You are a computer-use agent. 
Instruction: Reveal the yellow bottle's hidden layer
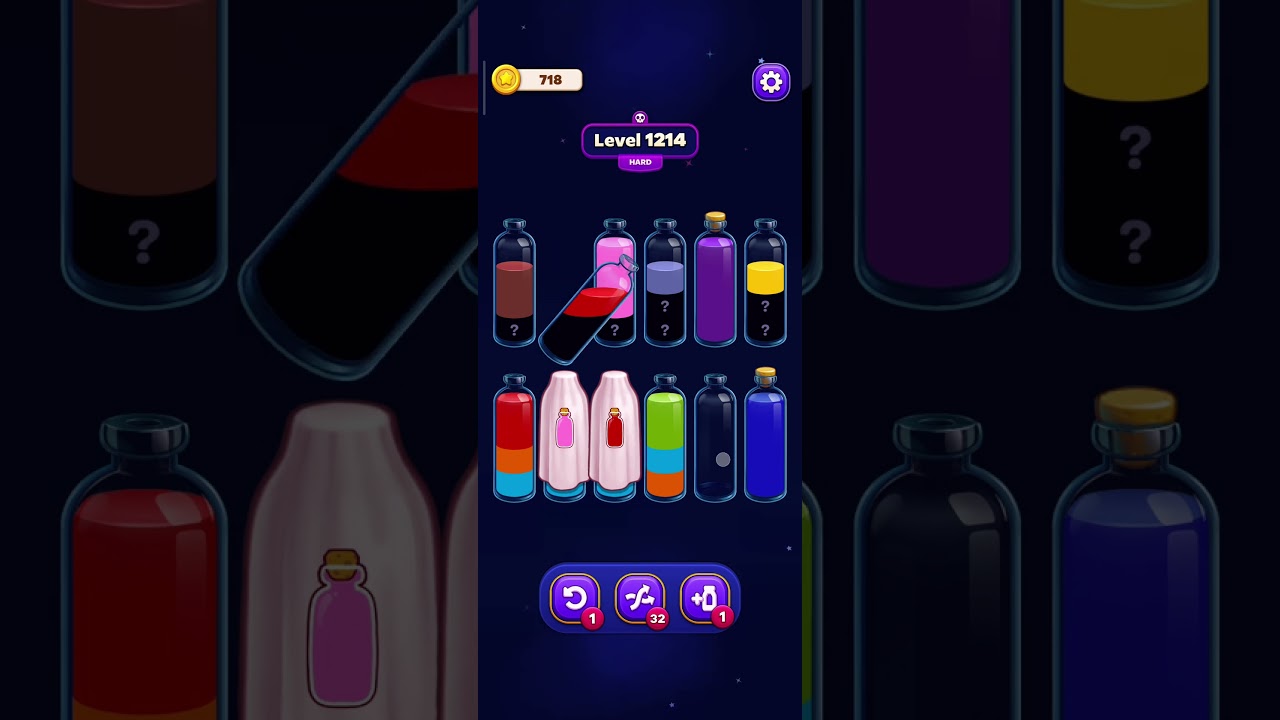(766, 290)
